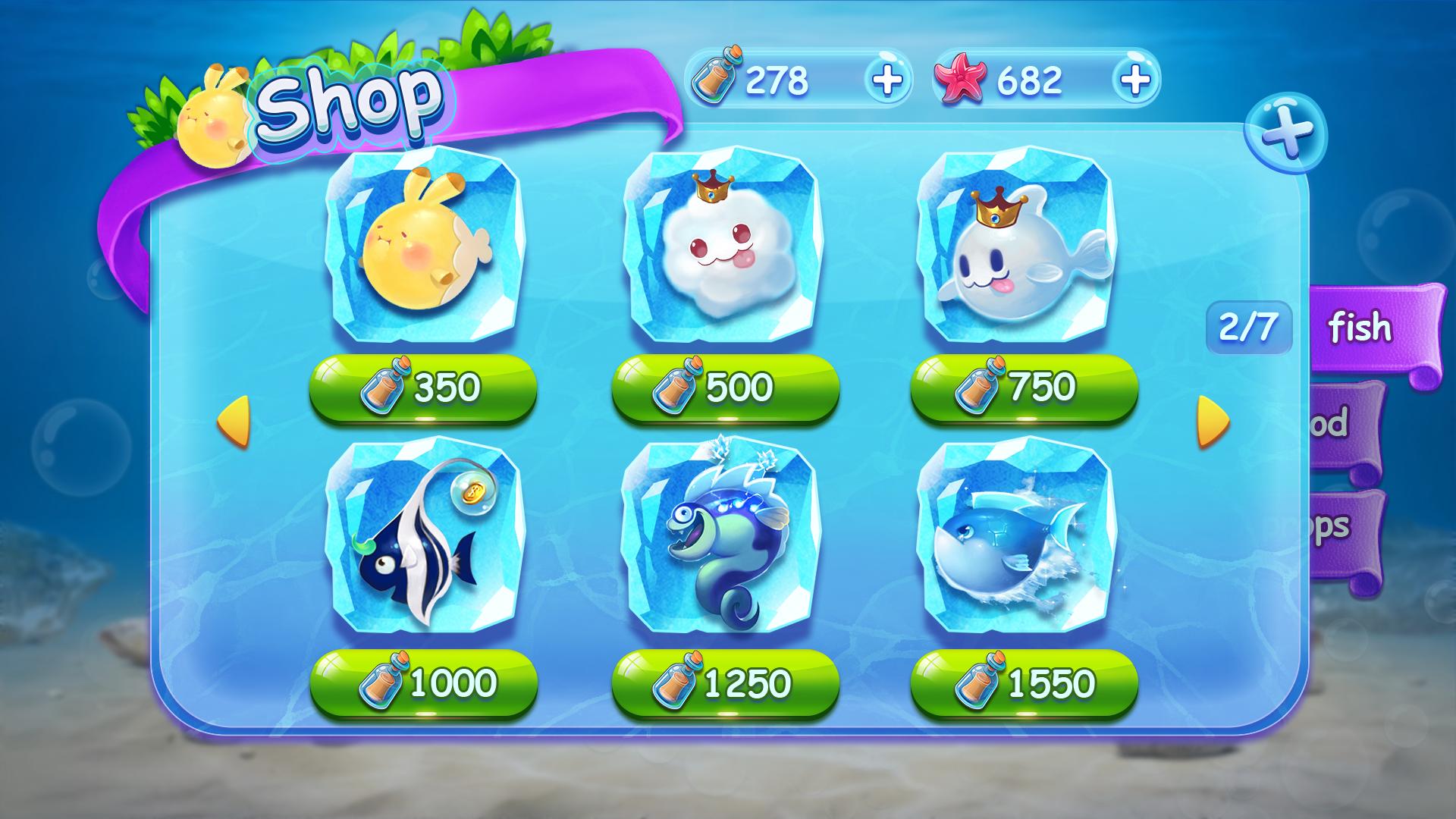The image size is (1456, 819).
Task: Select the blue whale ice tile
Action: pos(1016,538)
